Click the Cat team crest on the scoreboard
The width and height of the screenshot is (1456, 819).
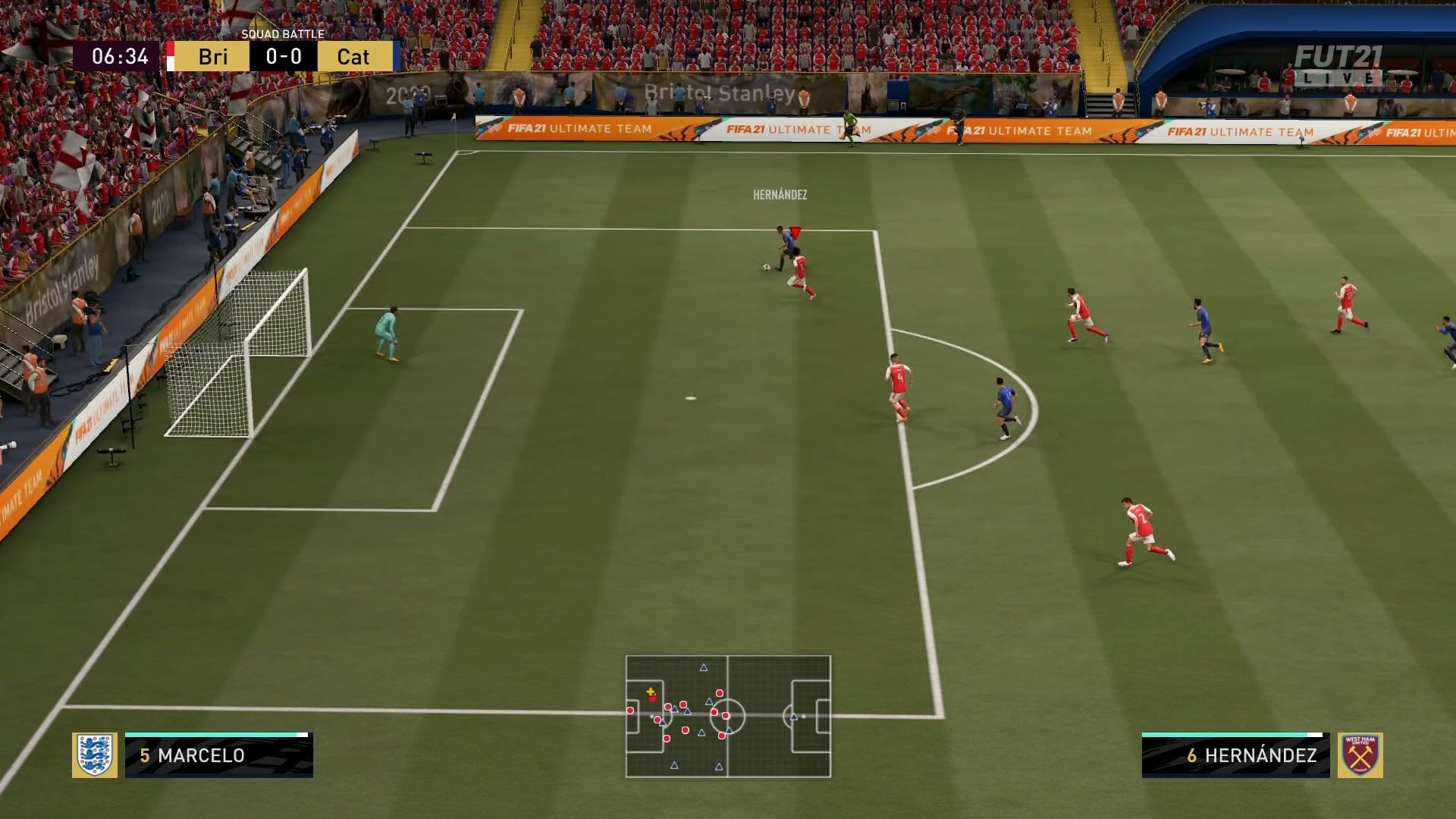coord(397,56)
